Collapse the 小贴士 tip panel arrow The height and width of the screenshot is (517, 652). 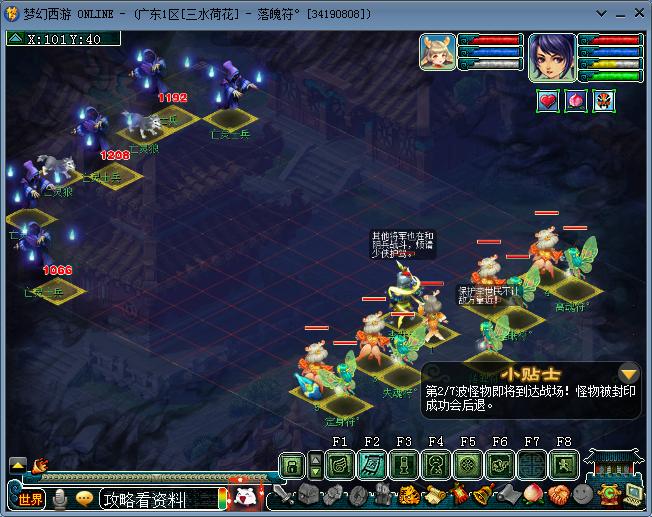[628, 372]
